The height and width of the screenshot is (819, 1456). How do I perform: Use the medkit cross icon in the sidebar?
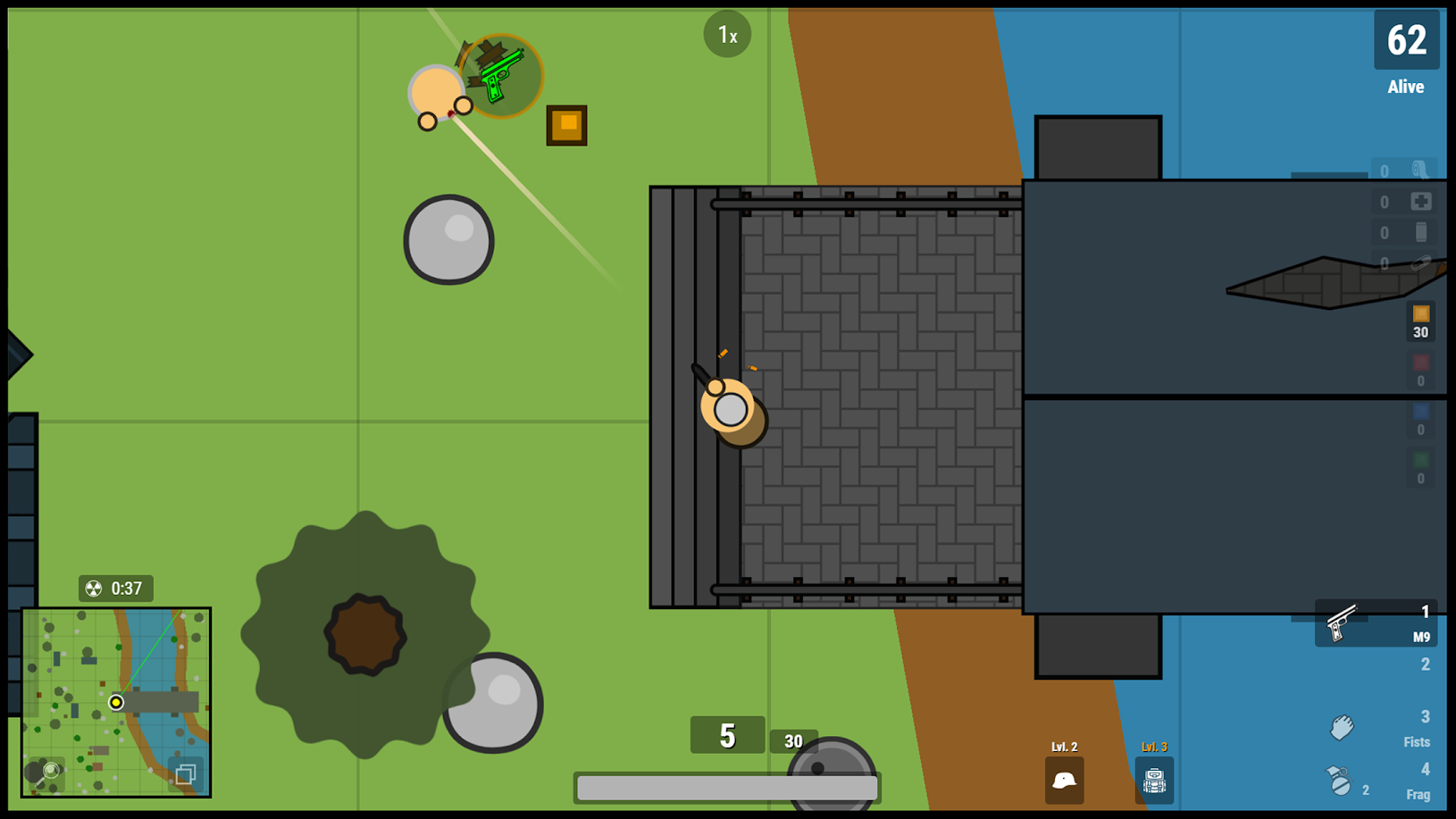coord(1421,202)
